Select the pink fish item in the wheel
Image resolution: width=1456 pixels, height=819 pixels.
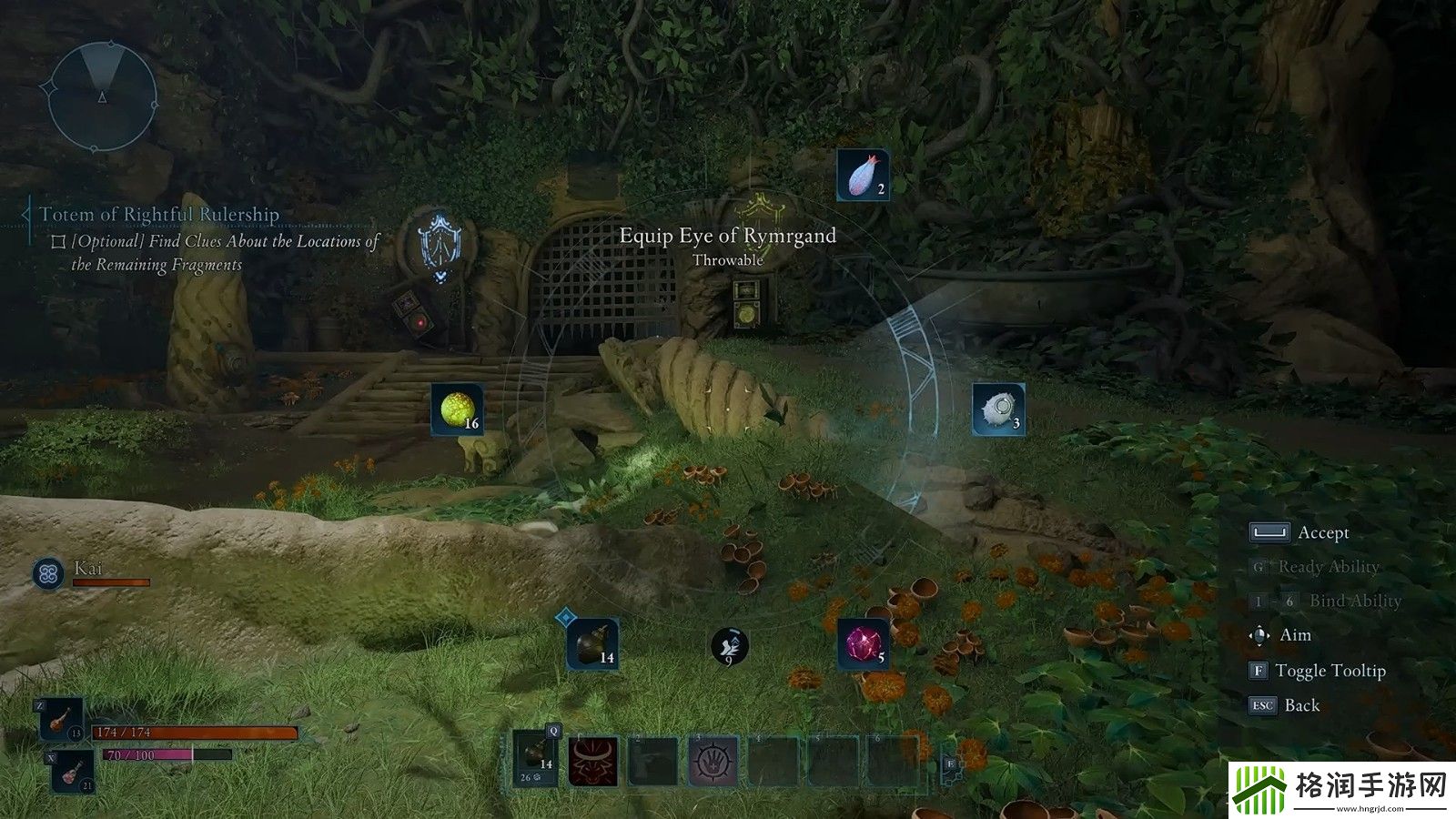click(x=863, y=176)
